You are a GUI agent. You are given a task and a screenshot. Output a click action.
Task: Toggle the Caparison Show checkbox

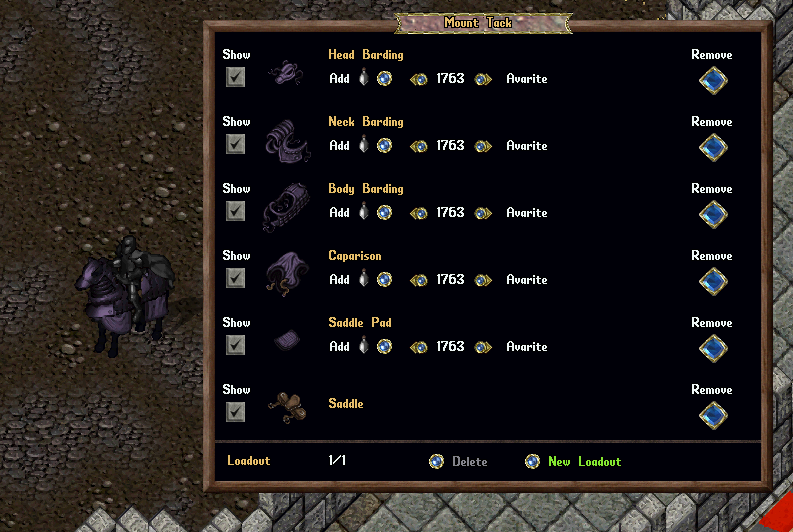pos(235,278)
